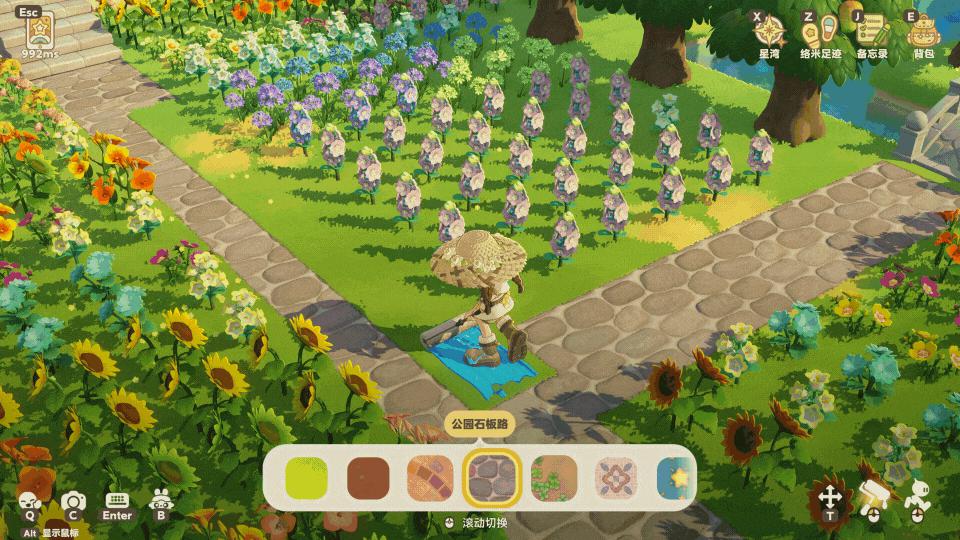The image size is (960, 540).
Task: Select the paint roller tool
Action: tap(872, 497)
